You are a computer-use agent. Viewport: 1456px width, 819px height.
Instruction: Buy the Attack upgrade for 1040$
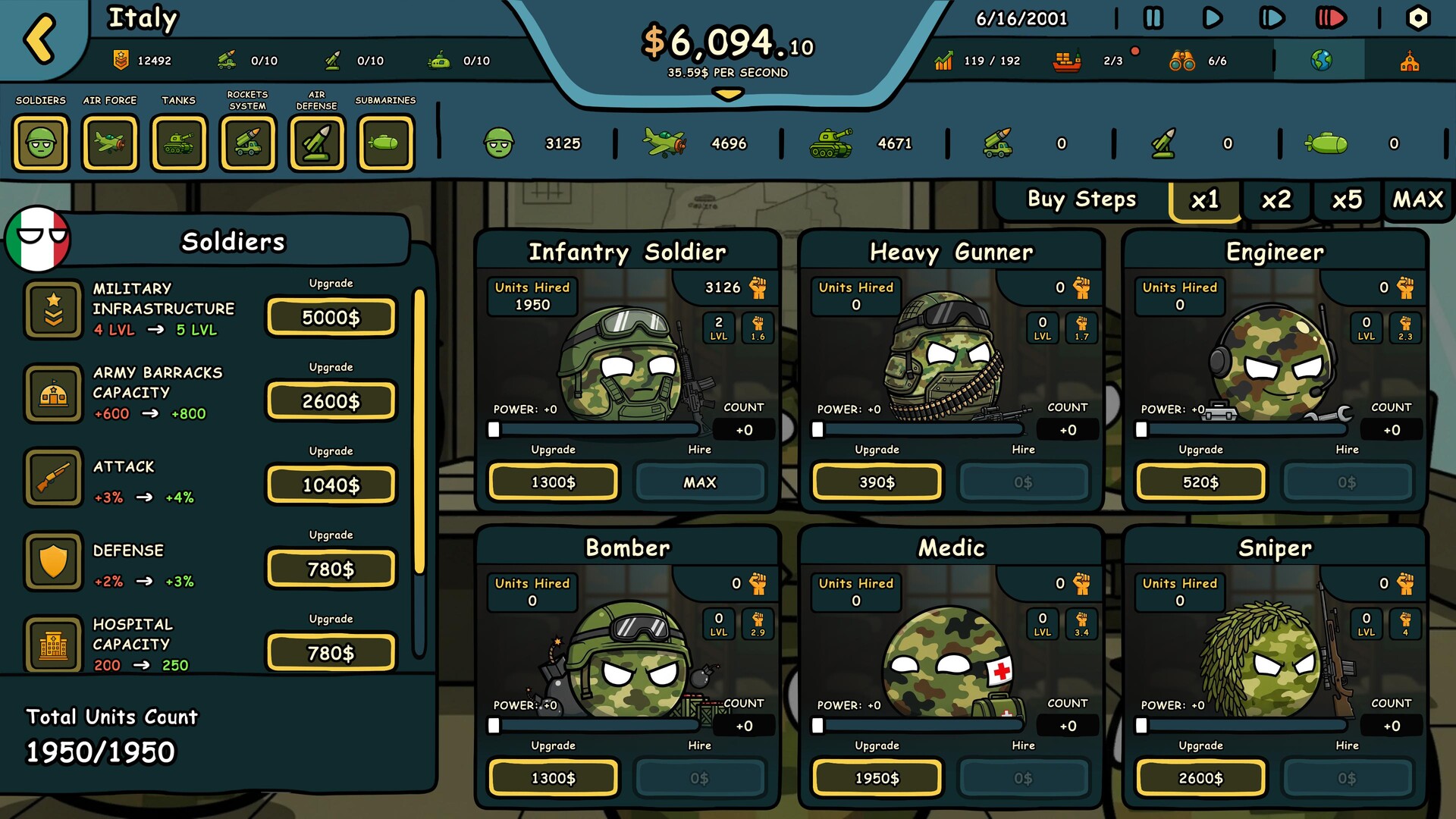point(331,485)
